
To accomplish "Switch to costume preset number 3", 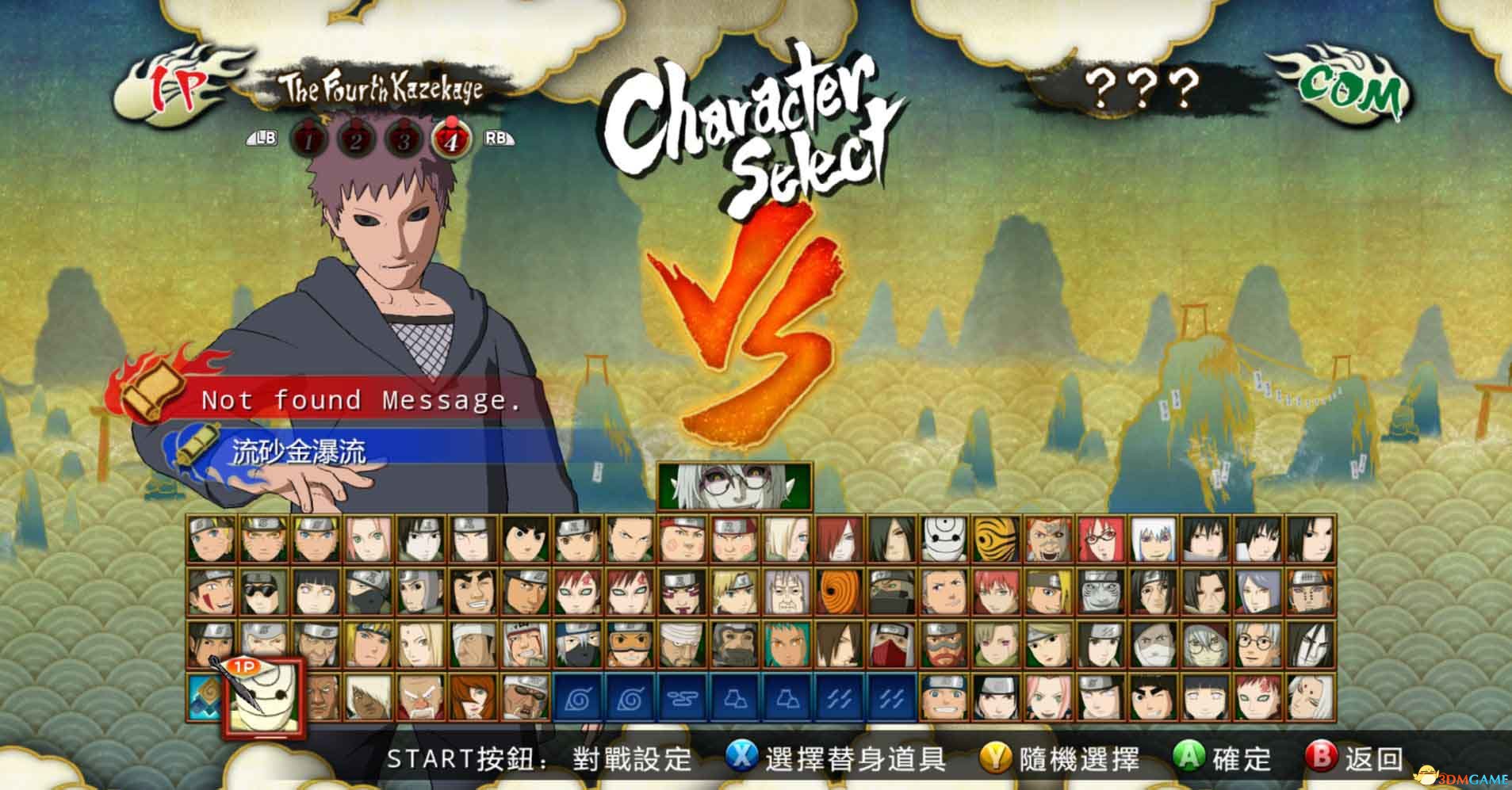I will coord(404,141).
